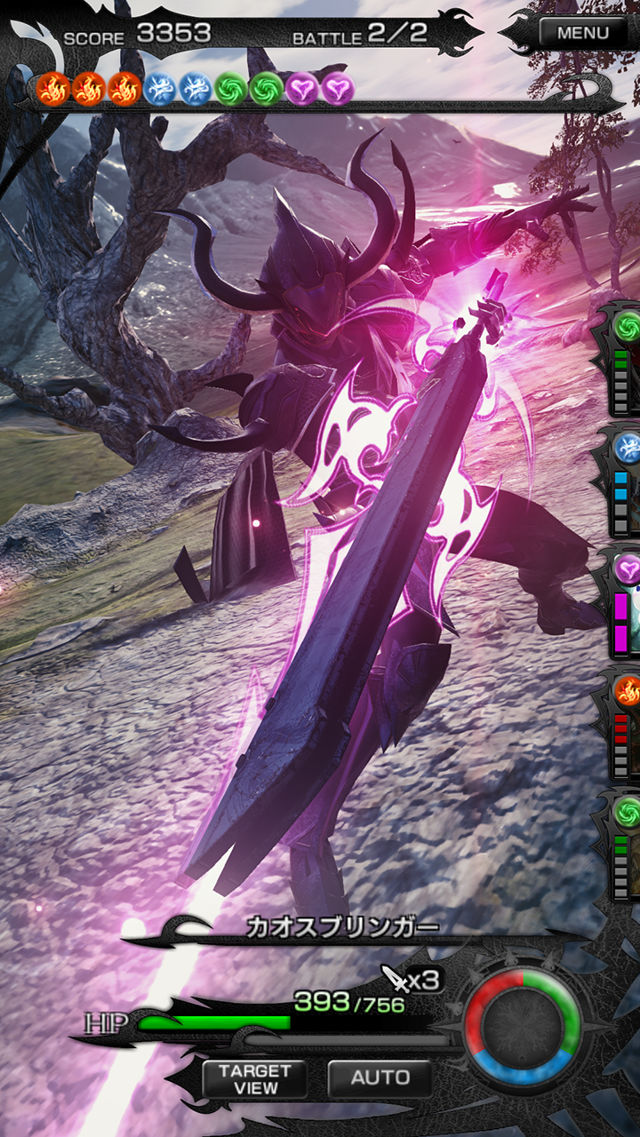Activate the blue water ability card
Image resolution: width=640 pixels, height=1137 pixels.
[x=622, y=482]
